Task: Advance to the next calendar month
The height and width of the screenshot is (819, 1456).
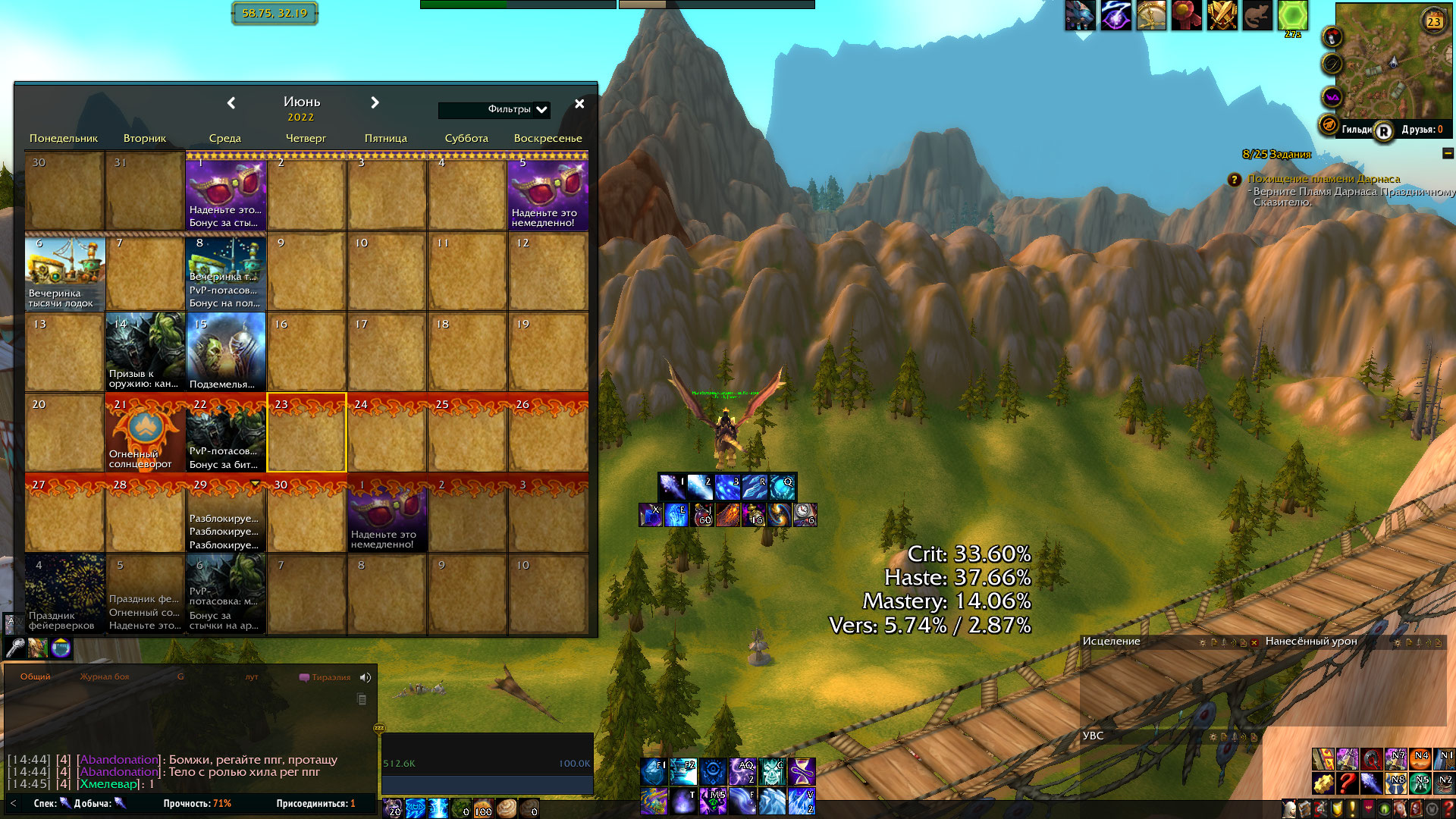Action: tap(375, 103)
